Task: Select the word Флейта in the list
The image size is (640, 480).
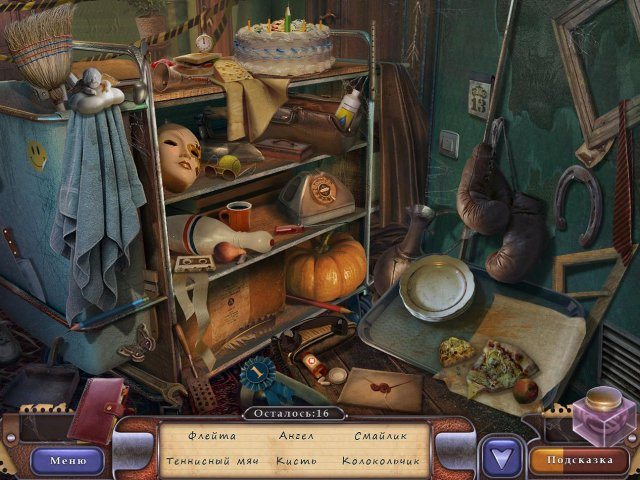Action: pyautogui.click(x=212, y=436)
